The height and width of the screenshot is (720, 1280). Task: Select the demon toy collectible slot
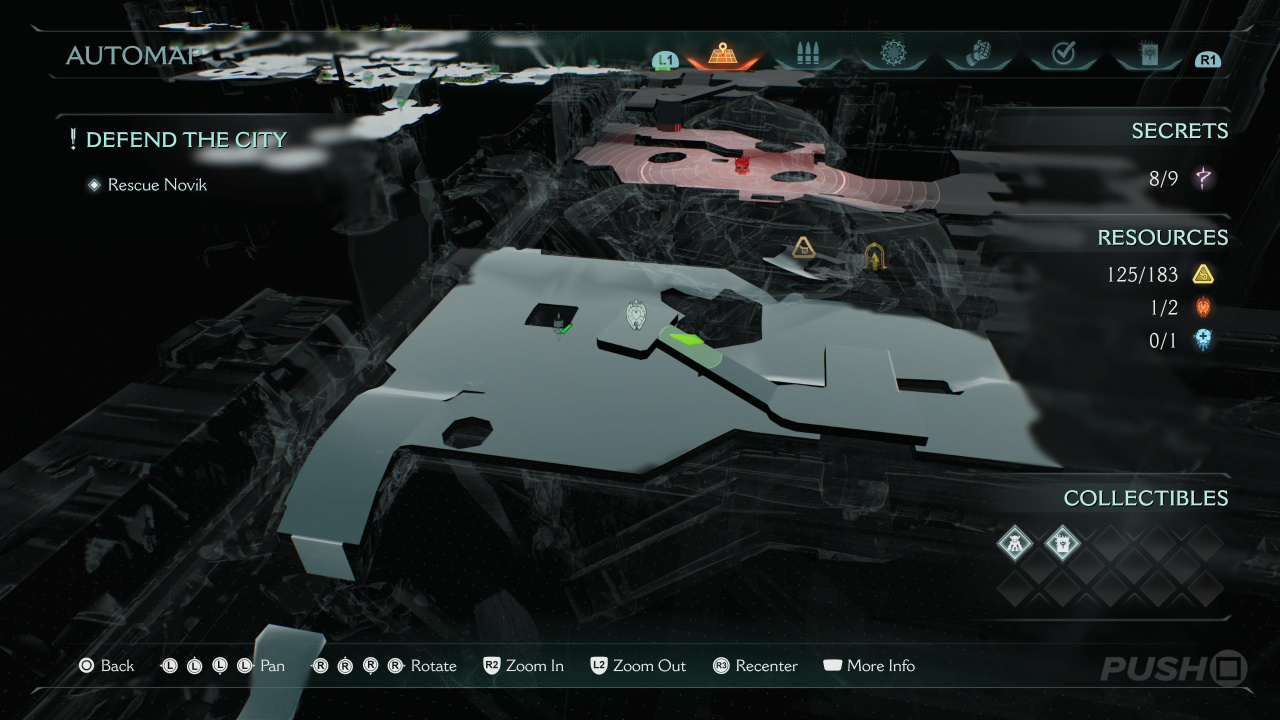point(1015,543)
